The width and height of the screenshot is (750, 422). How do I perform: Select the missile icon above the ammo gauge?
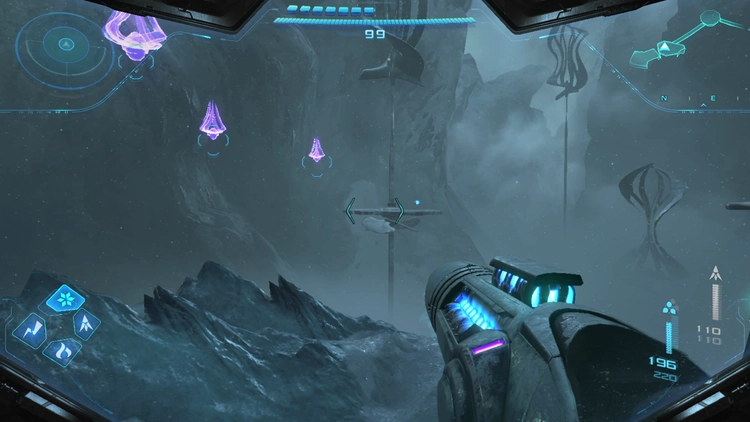[x=715, y=272]
